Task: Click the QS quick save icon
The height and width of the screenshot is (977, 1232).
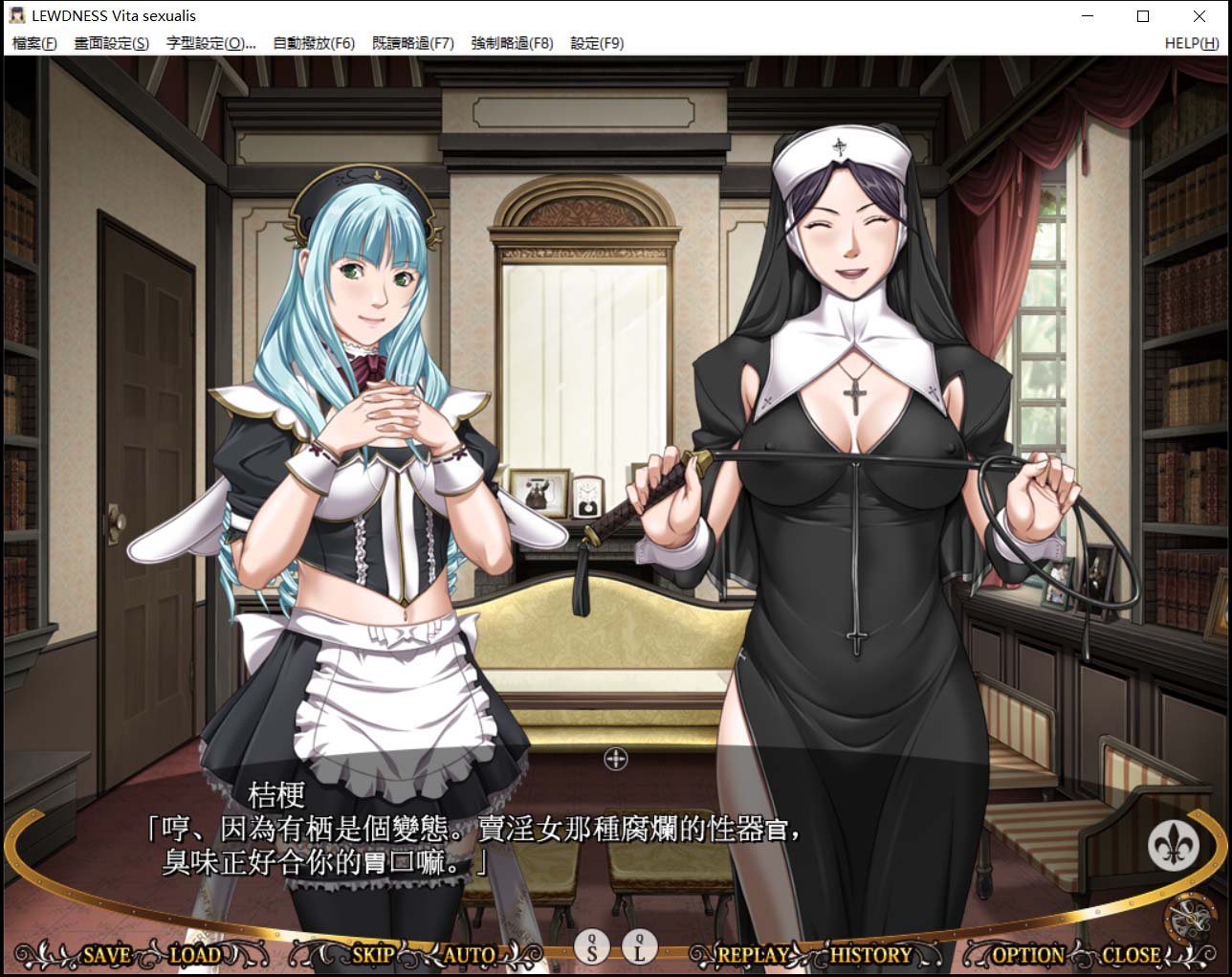Action: tap(593, 949)
